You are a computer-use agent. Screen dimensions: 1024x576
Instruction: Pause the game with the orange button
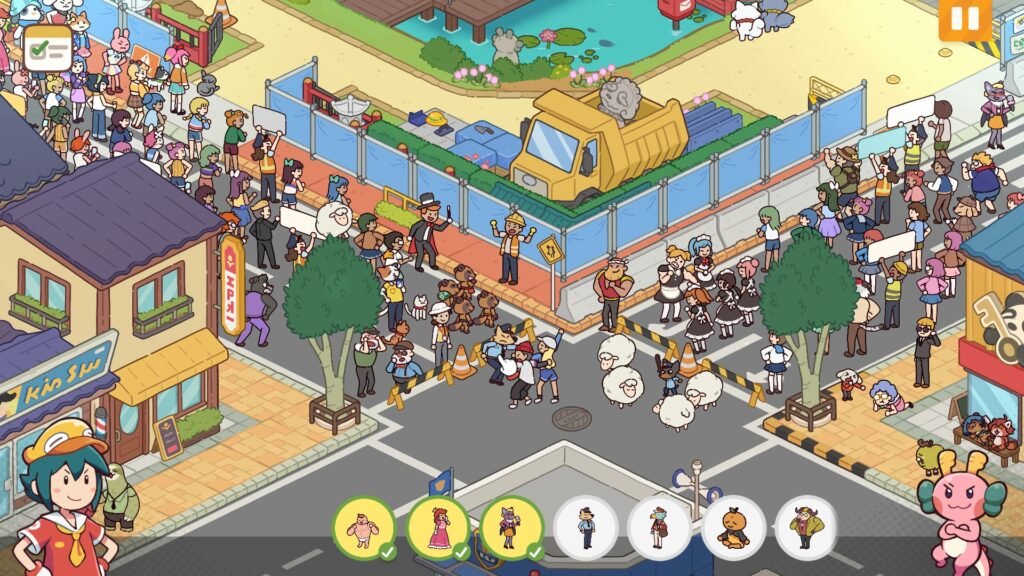pyautogui.click(x=964, y=18)
